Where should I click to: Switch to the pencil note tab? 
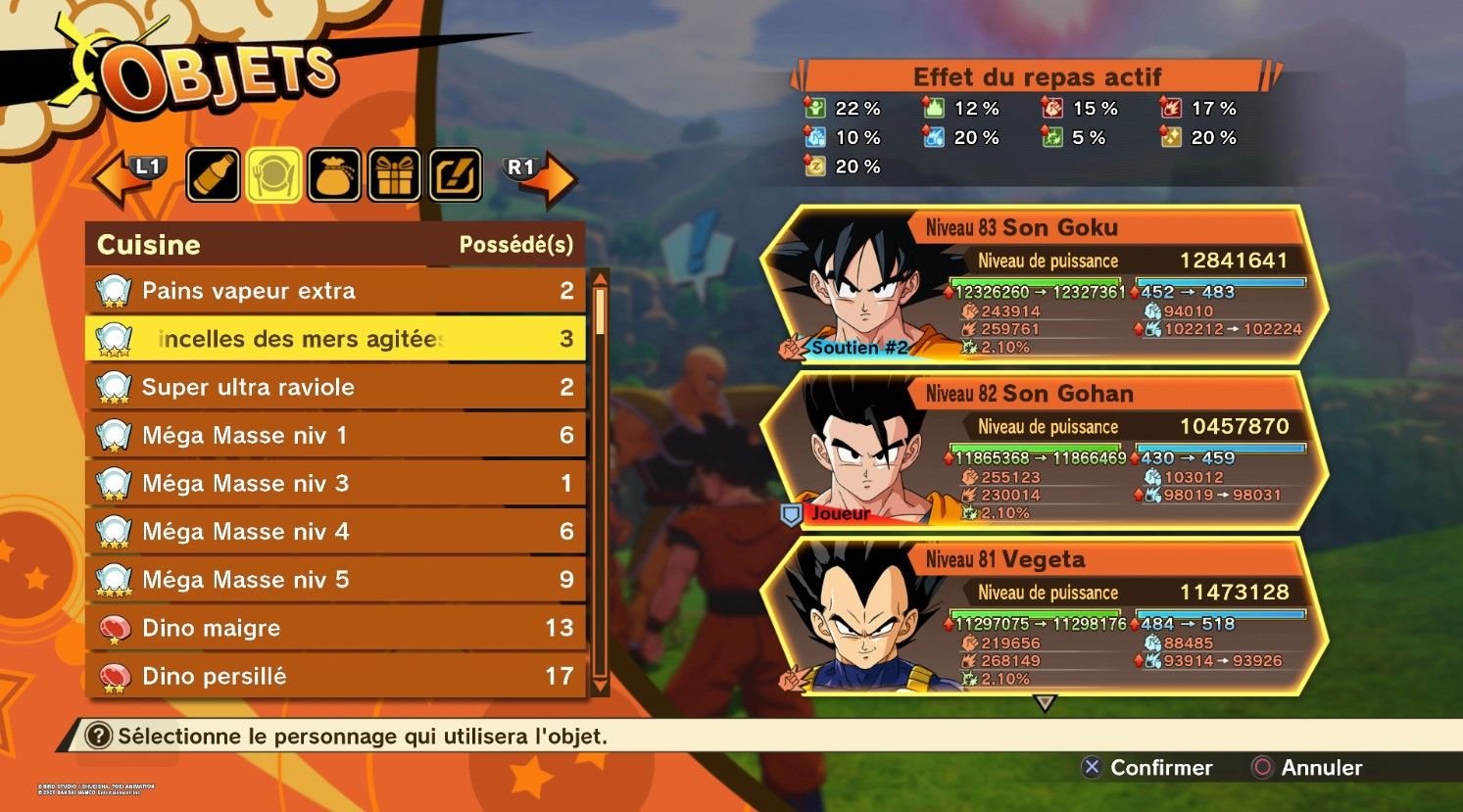(456, 175)
